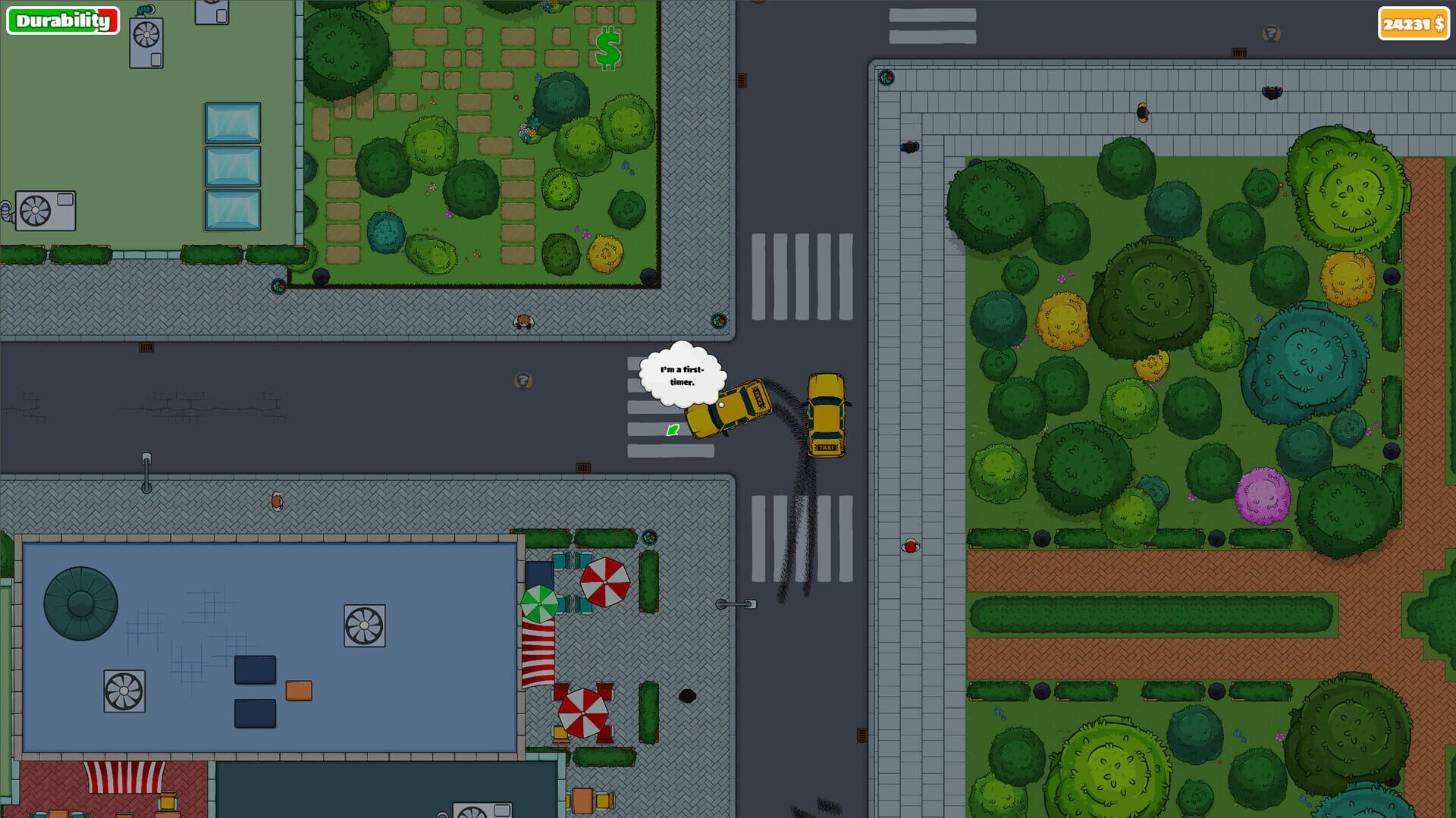Select the question mark coin in top-right area

[1271, 34]
